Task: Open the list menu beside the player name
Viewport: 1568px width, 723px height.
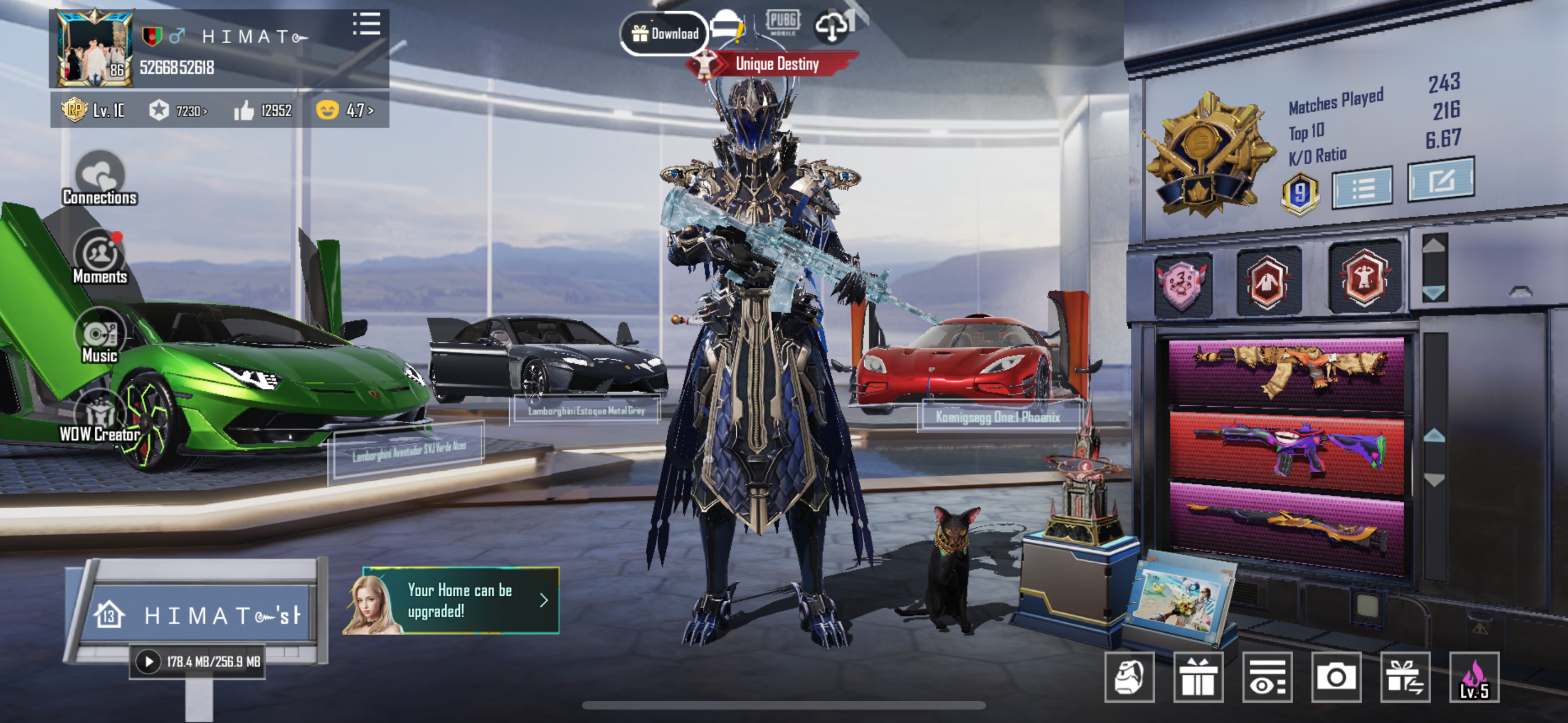Action: click(x=366, y=24)
